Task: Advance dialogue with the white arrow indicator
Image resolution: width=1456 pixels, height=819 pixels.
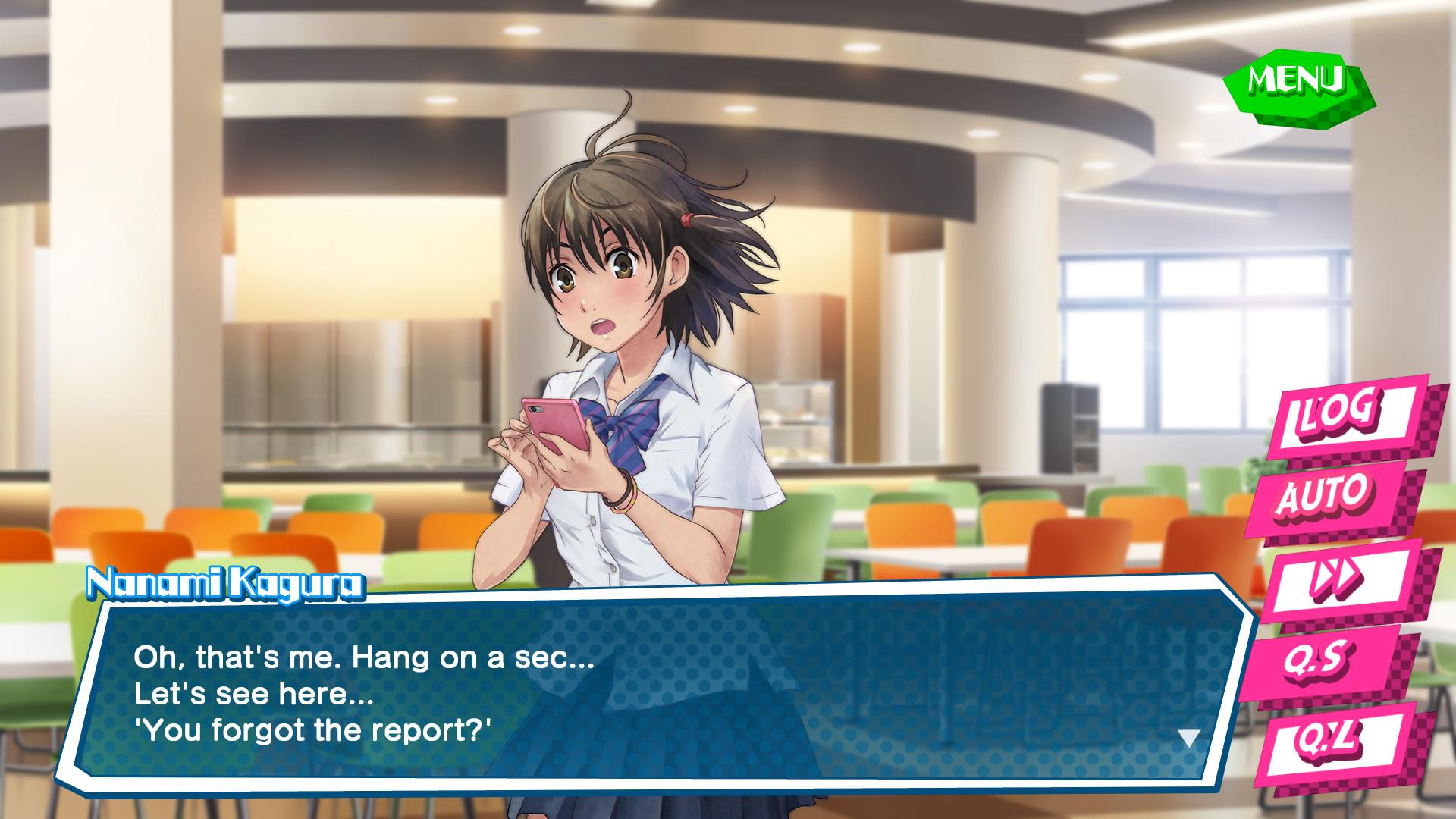Action: pyautogui.click(x=1188, y=738)
